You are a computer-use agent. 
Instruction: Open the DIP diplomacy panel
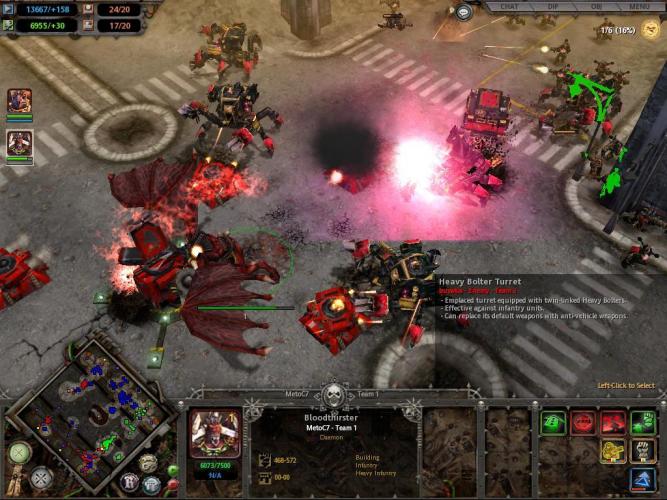553,6
